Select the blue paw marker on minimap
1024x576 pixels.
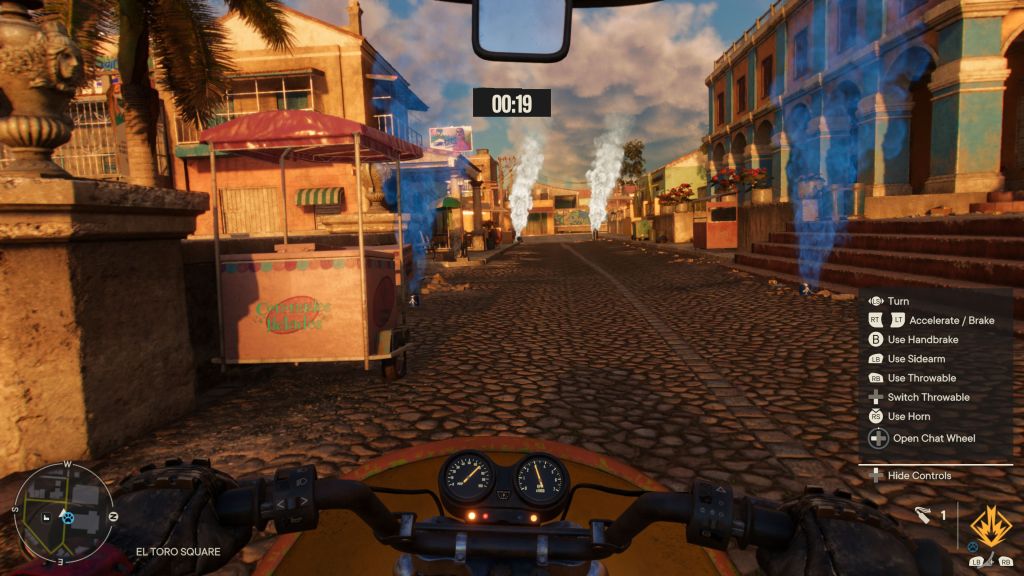point(67,517)
